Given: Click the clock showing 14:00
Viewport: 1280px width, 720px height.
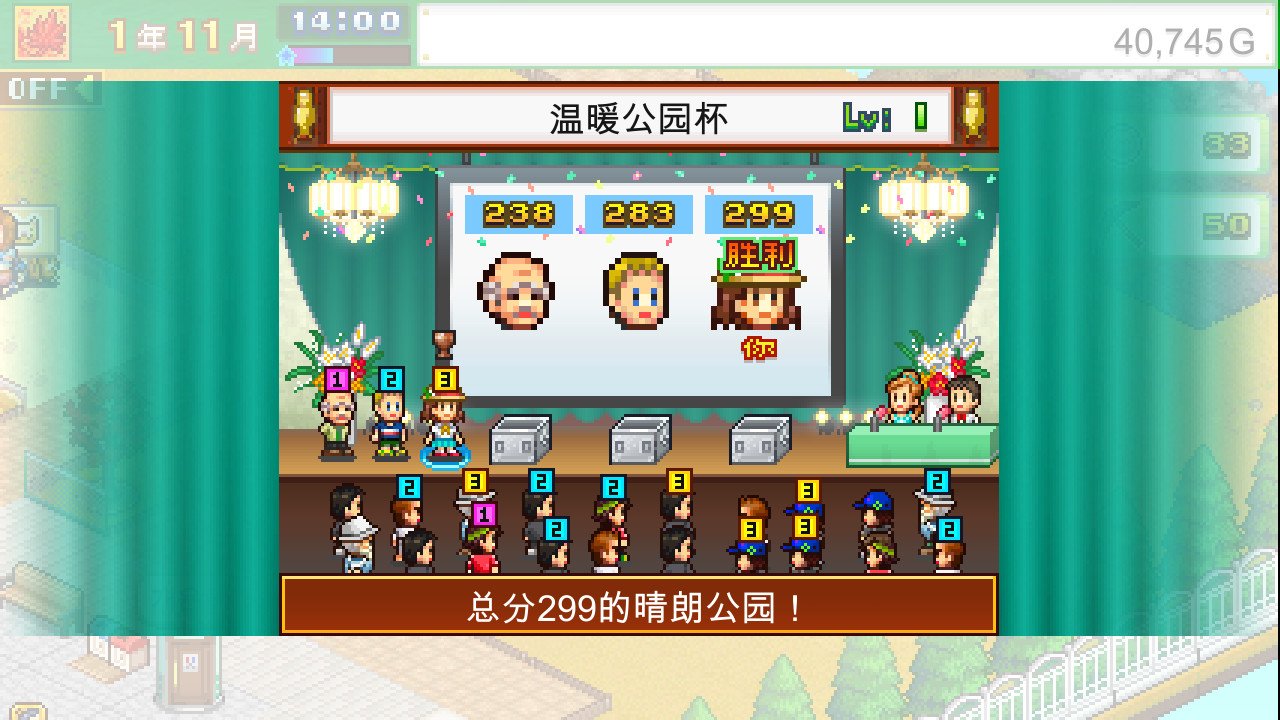Looking at the screenshot, I should (348, 23).
